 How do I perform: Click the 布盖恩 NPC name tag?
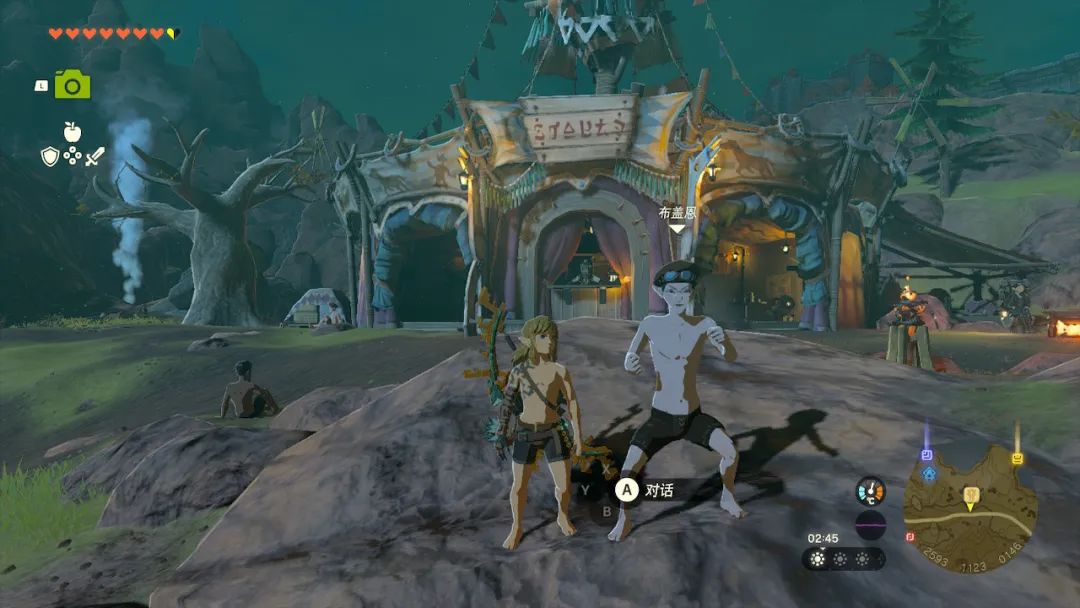pos(677,212)
